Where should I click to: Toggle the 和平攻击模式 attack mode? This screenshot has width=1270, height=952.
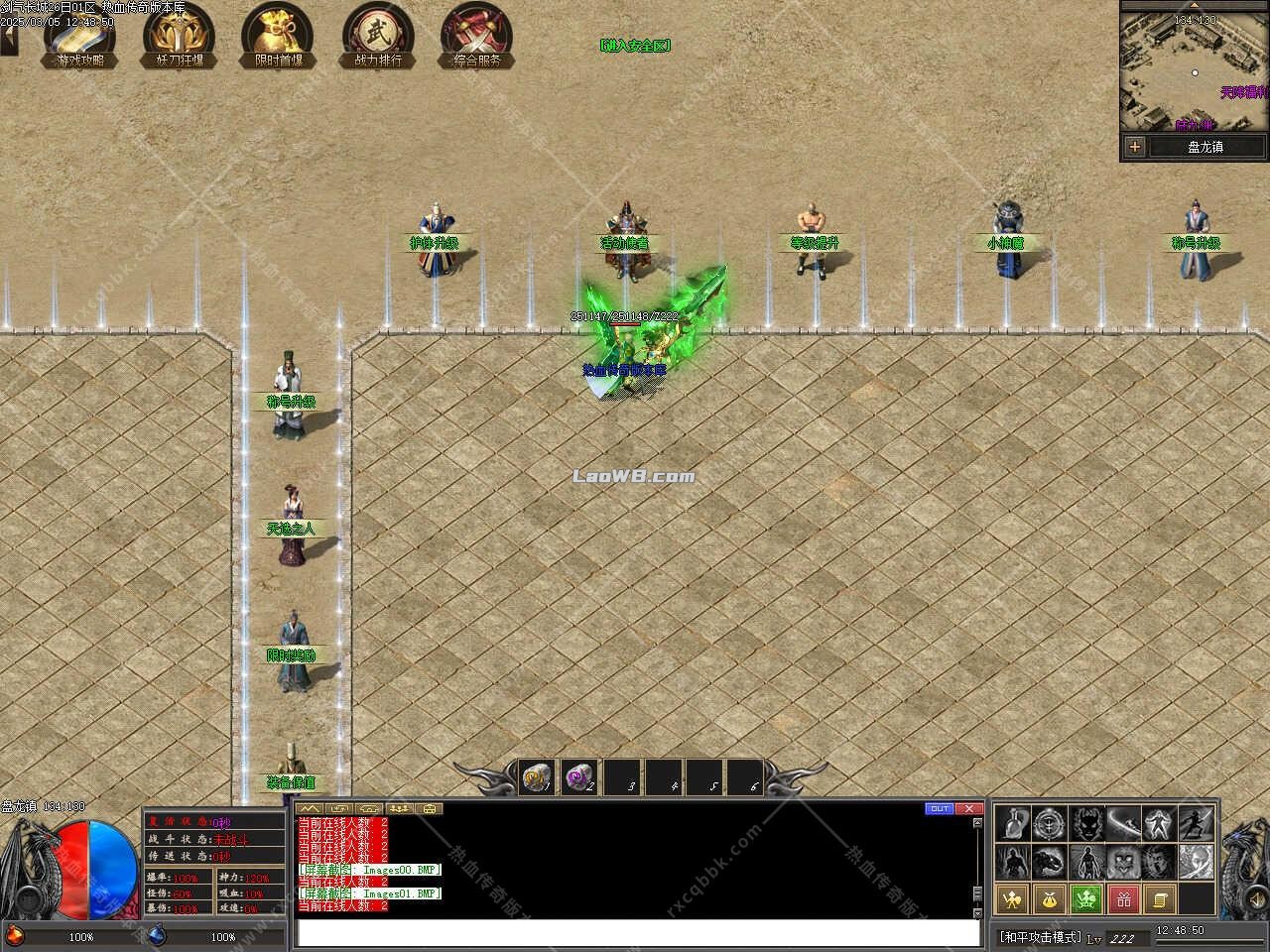(x=1042, y=933)
